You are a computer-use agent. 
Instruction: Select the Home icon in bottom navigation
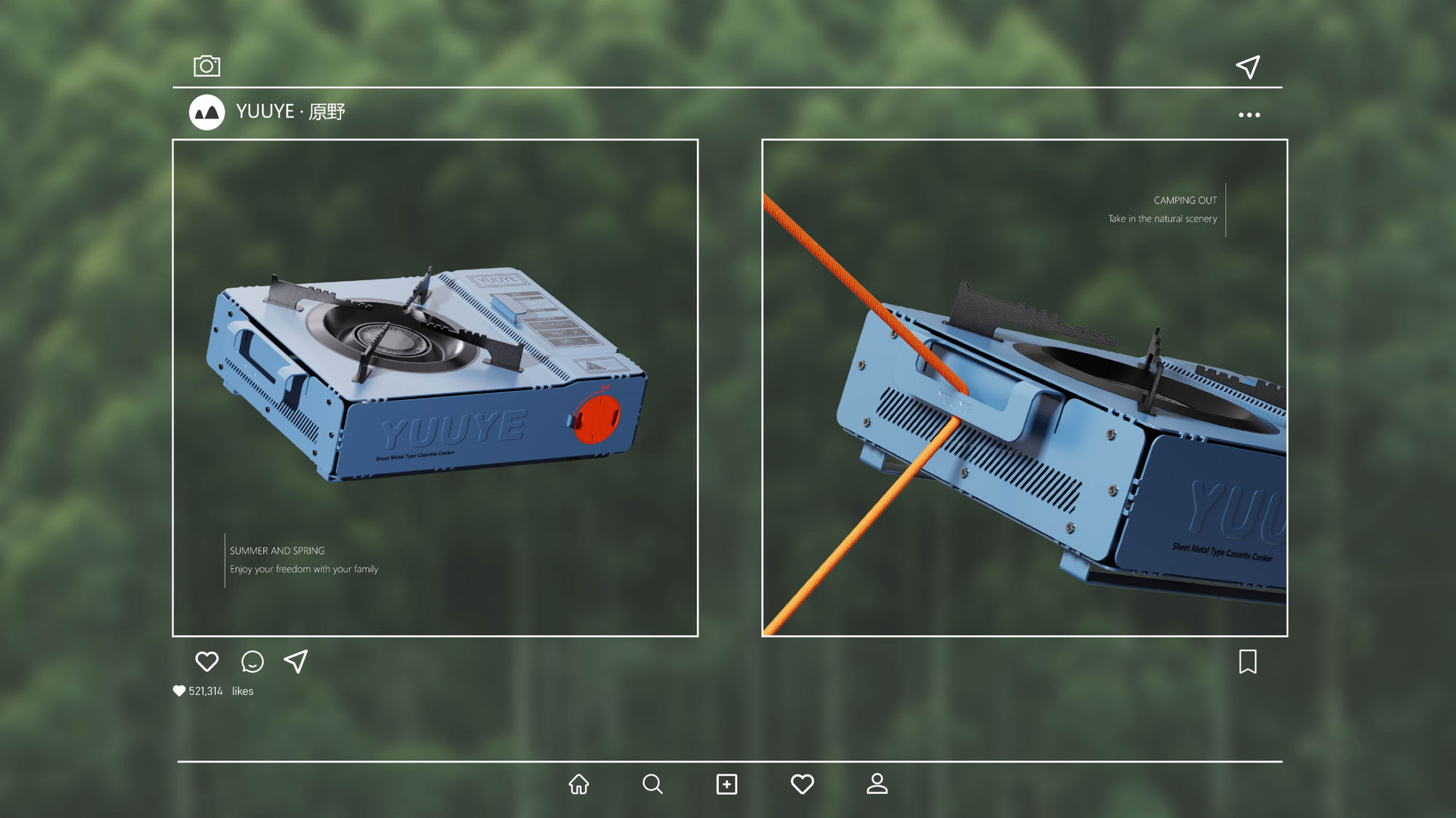578,784
